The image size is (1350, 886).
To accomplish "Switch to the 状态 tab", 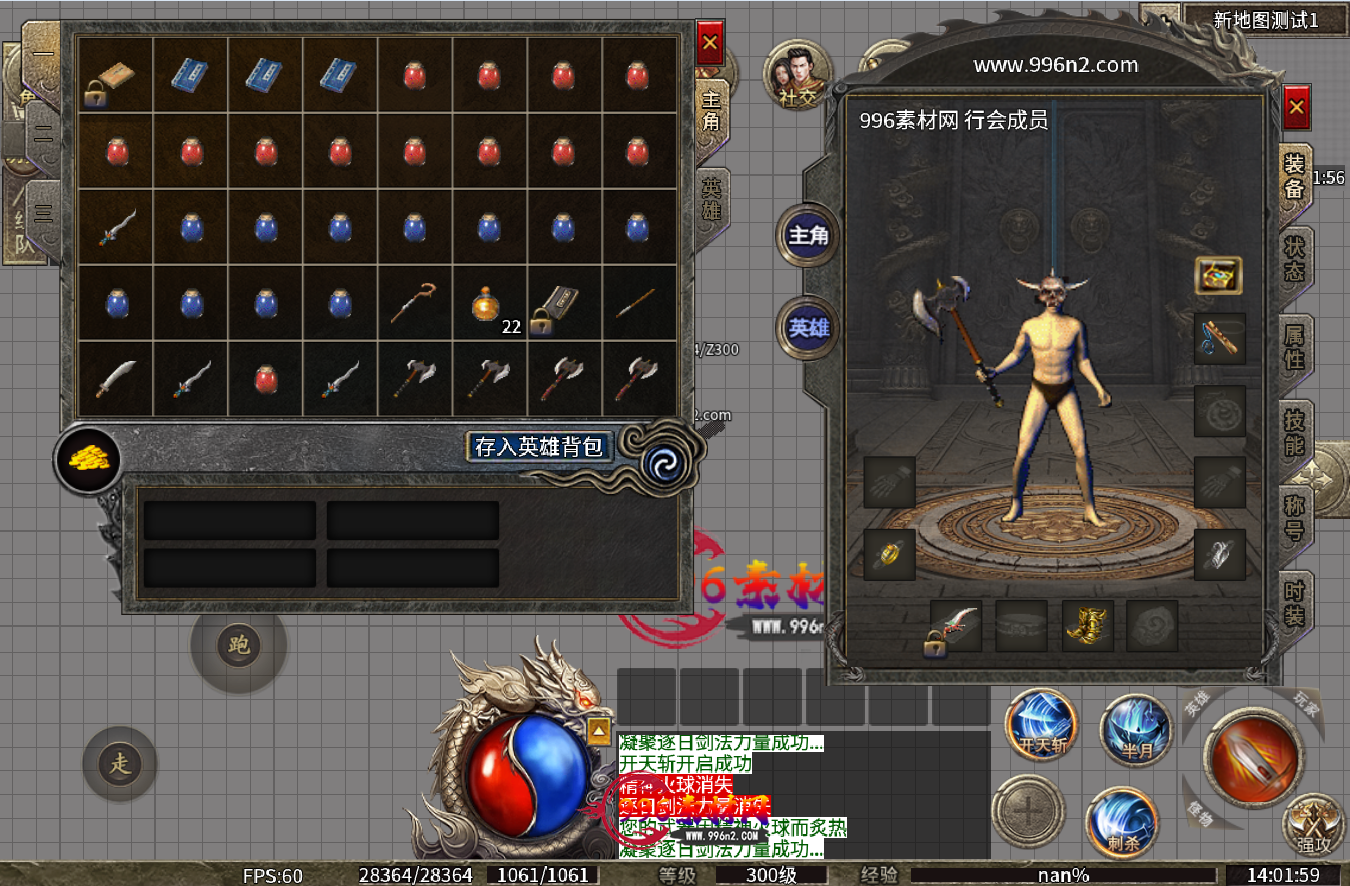I will (x=1295, y=259).
